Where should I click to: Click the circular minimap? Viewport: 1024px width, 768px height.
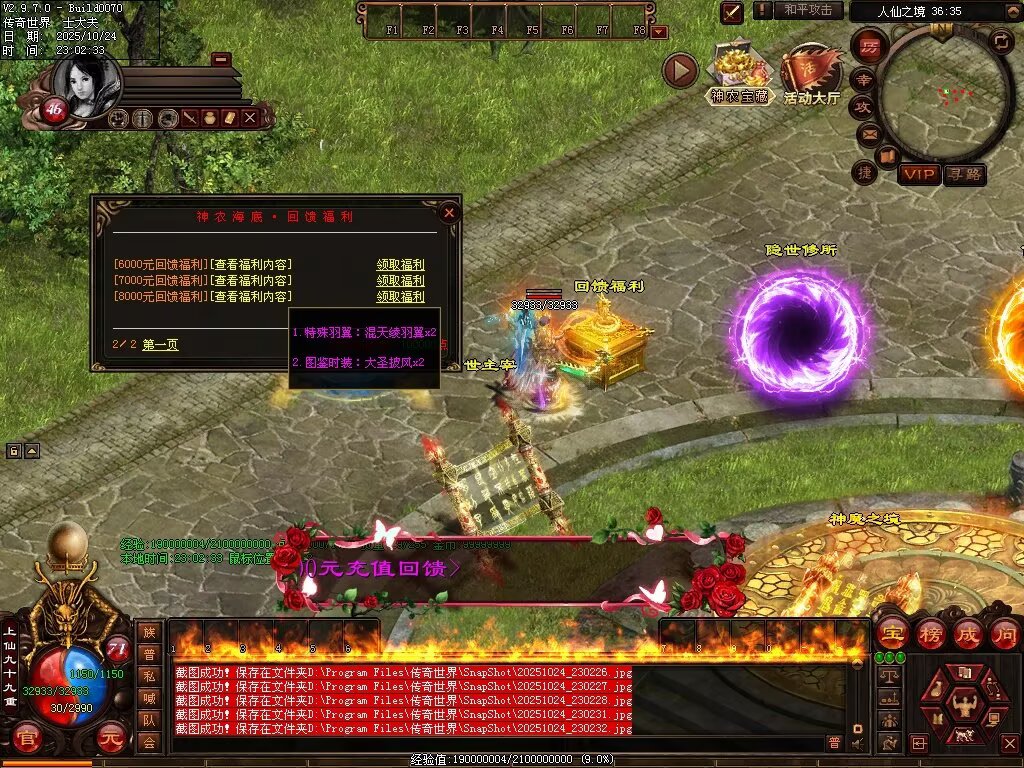940,95
